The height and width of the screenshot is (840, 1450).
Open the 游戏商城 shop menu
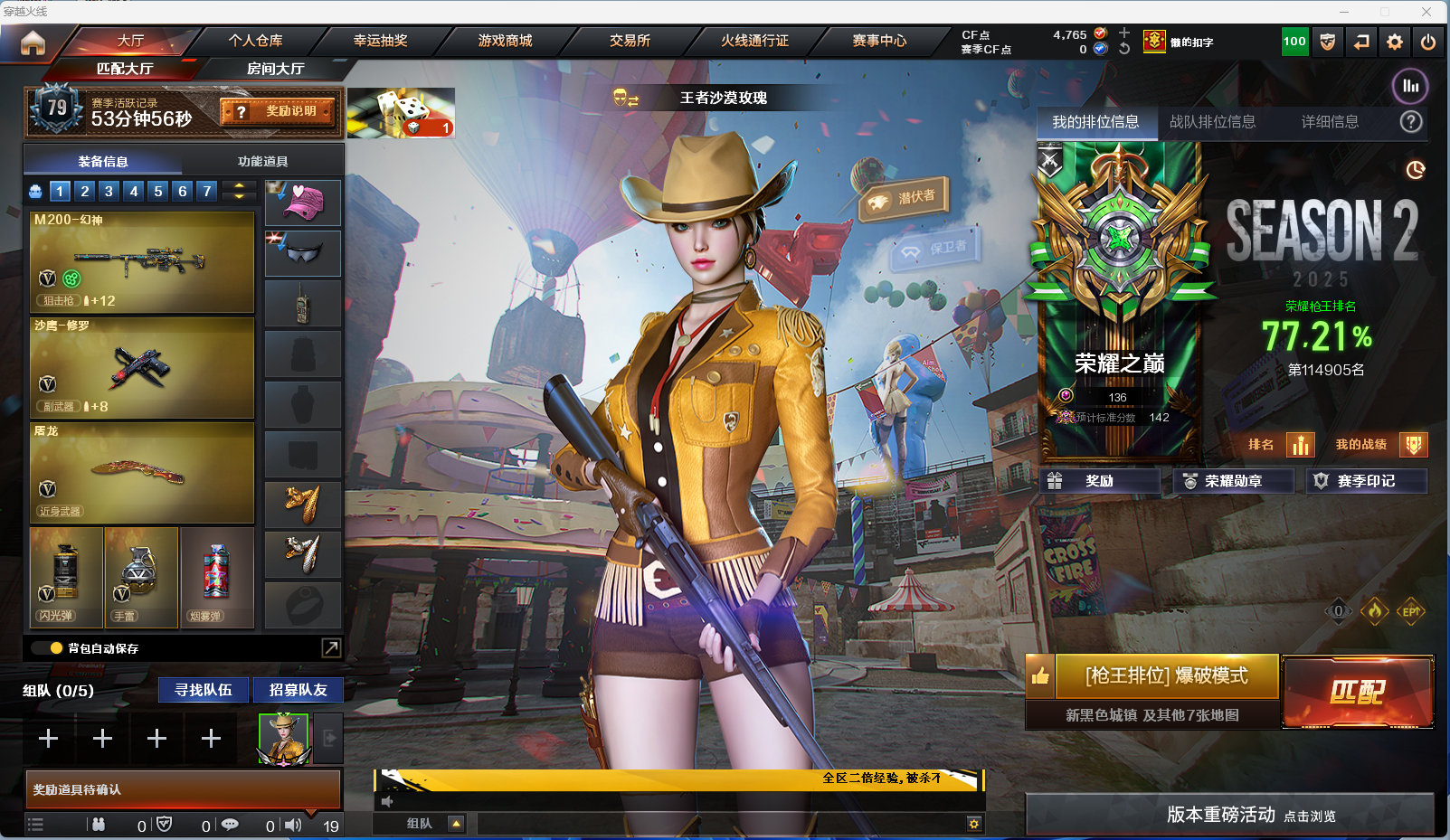505,41
